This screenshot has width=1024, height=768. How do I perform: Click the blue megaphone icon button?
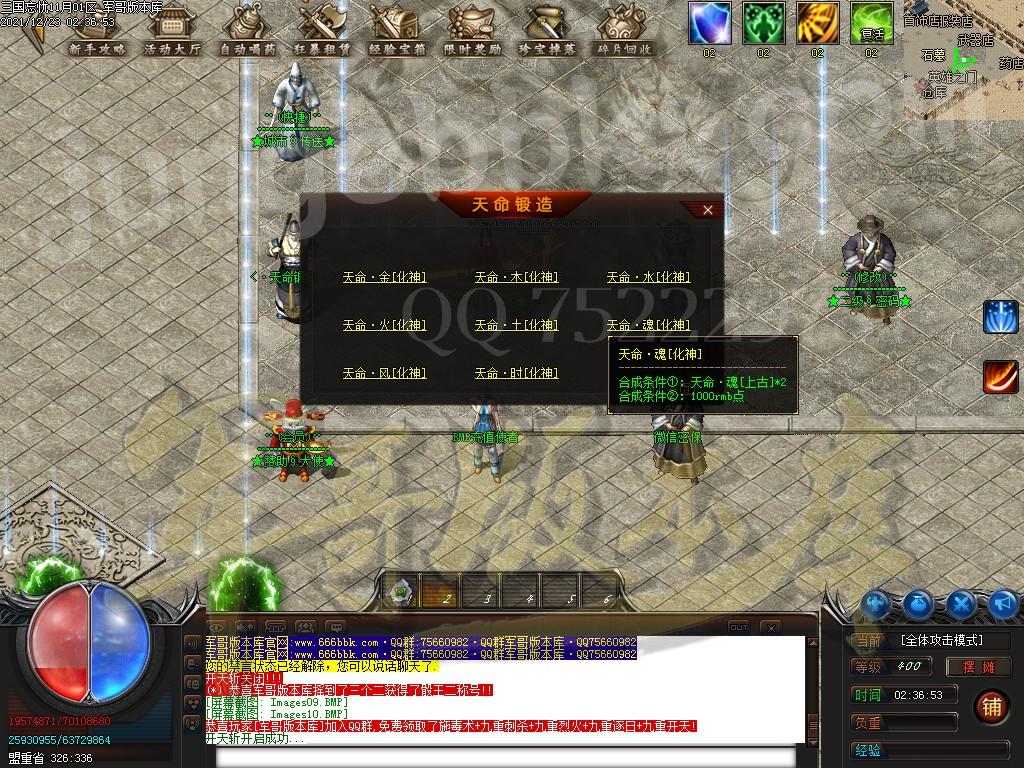pos(1003,603)
